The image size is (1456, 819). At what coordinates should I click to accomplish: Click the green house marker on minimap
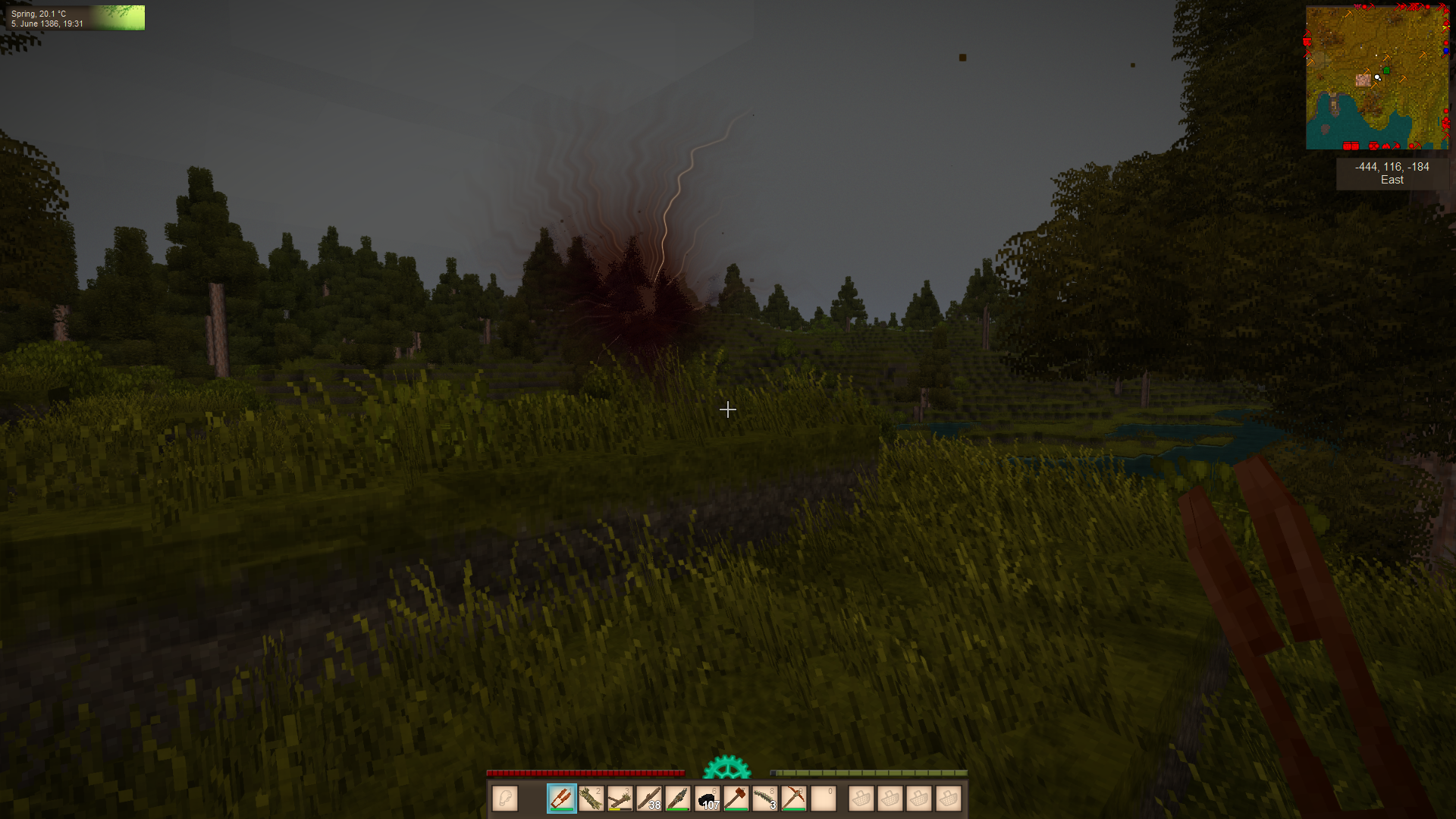click(1386, 71)
